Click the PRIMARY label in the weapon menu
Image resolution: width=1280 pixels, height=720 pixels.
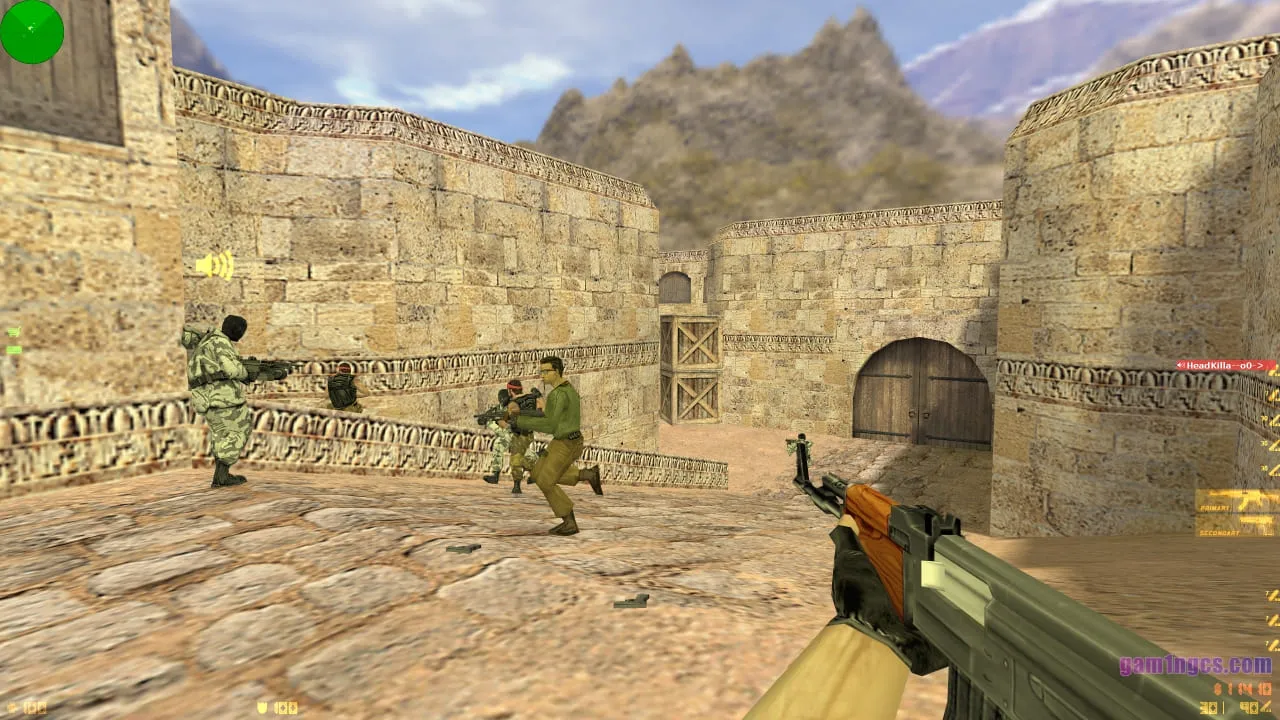(x=1215, y=507)
